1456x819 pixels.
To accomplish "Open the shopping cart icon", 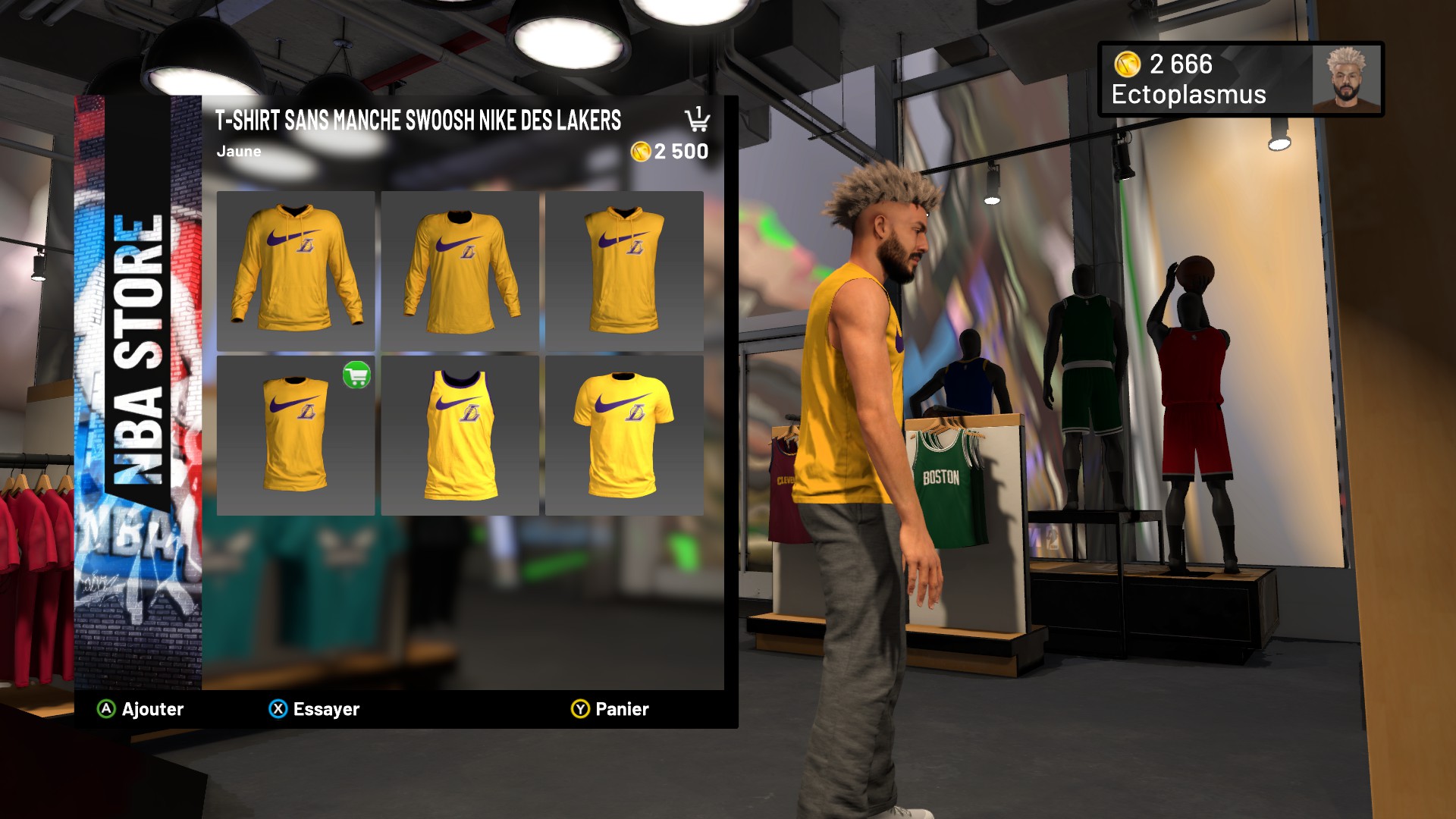I will point(697,119).
